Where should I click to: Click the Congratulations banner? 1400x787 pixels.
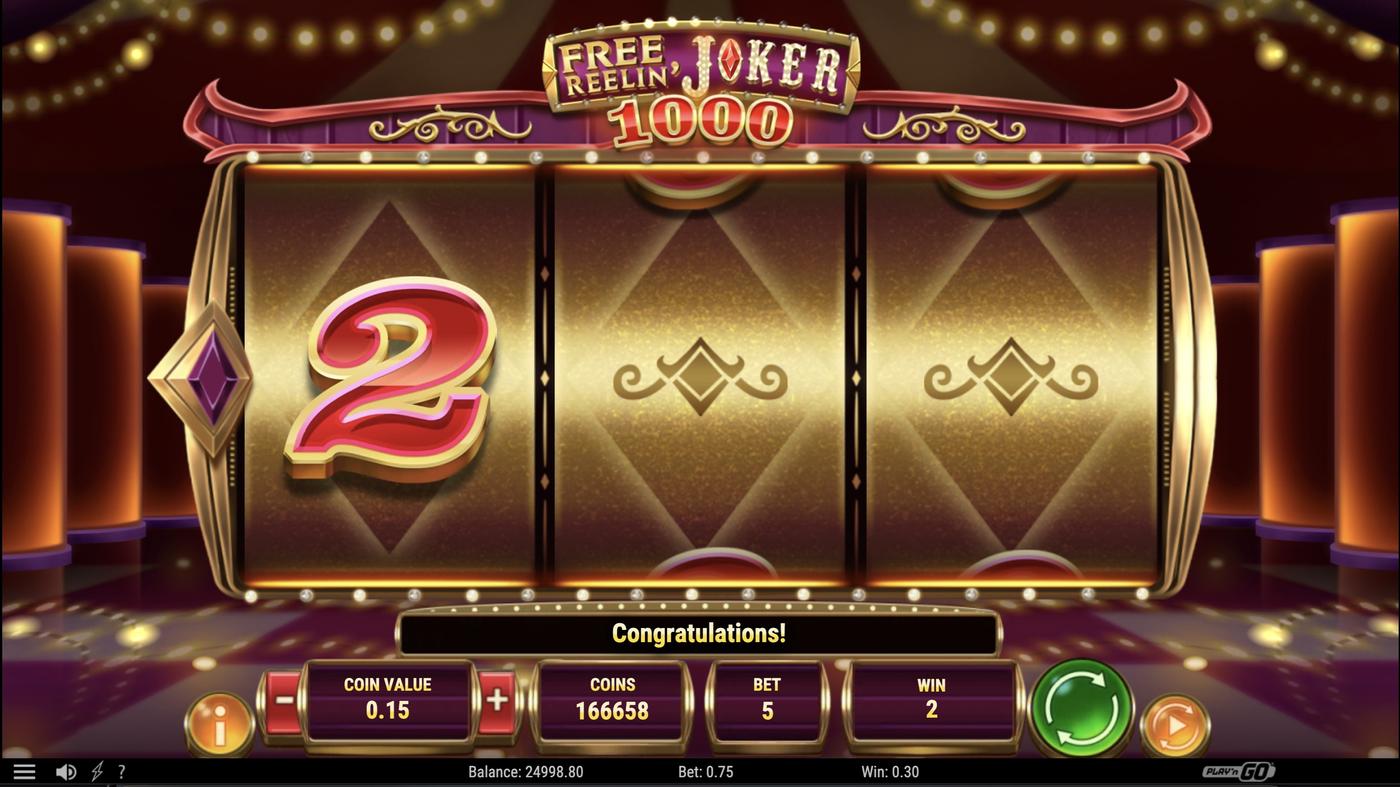698,632
